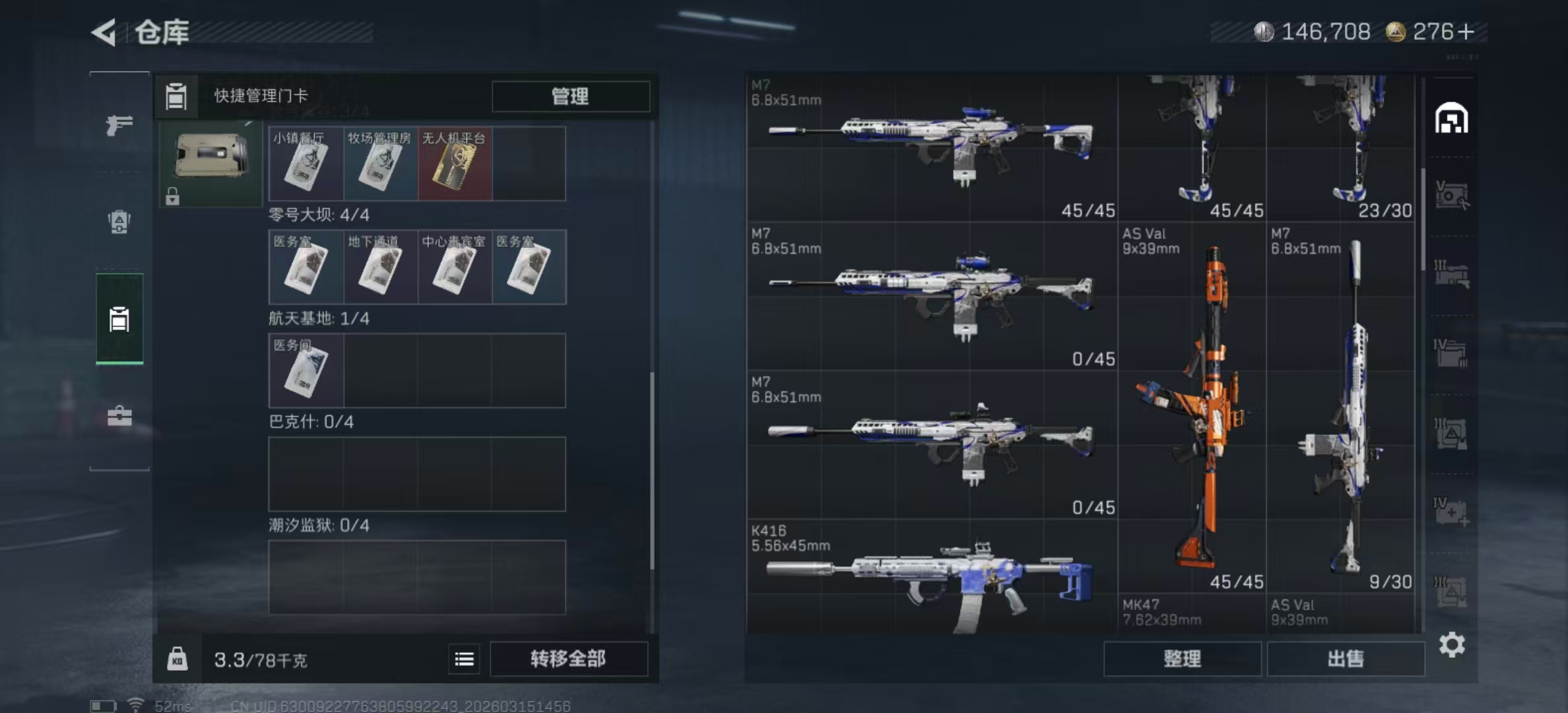The image size is (1568, 713).
Task: Go back from the 仓库 warehouse screen
Action: (104, 32)
